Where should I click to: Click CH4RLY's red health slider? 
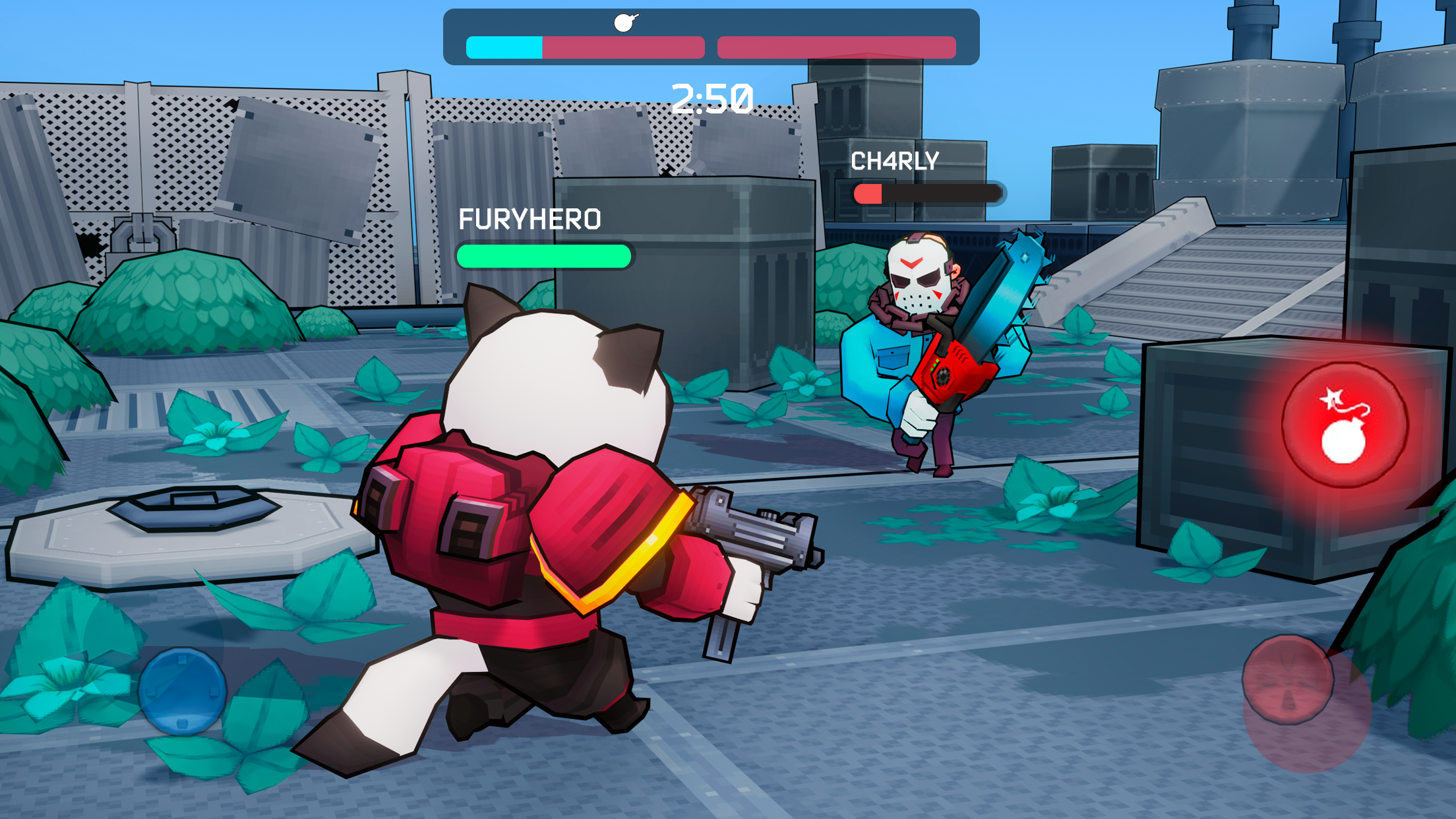point(869,193)
